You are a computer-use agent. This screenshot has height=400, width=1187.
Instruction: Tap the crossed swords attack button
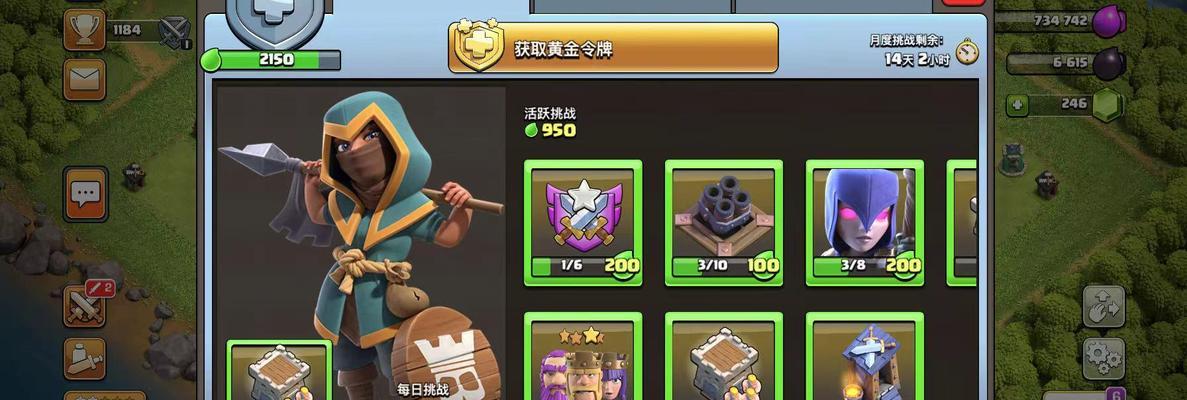point(84,305)
